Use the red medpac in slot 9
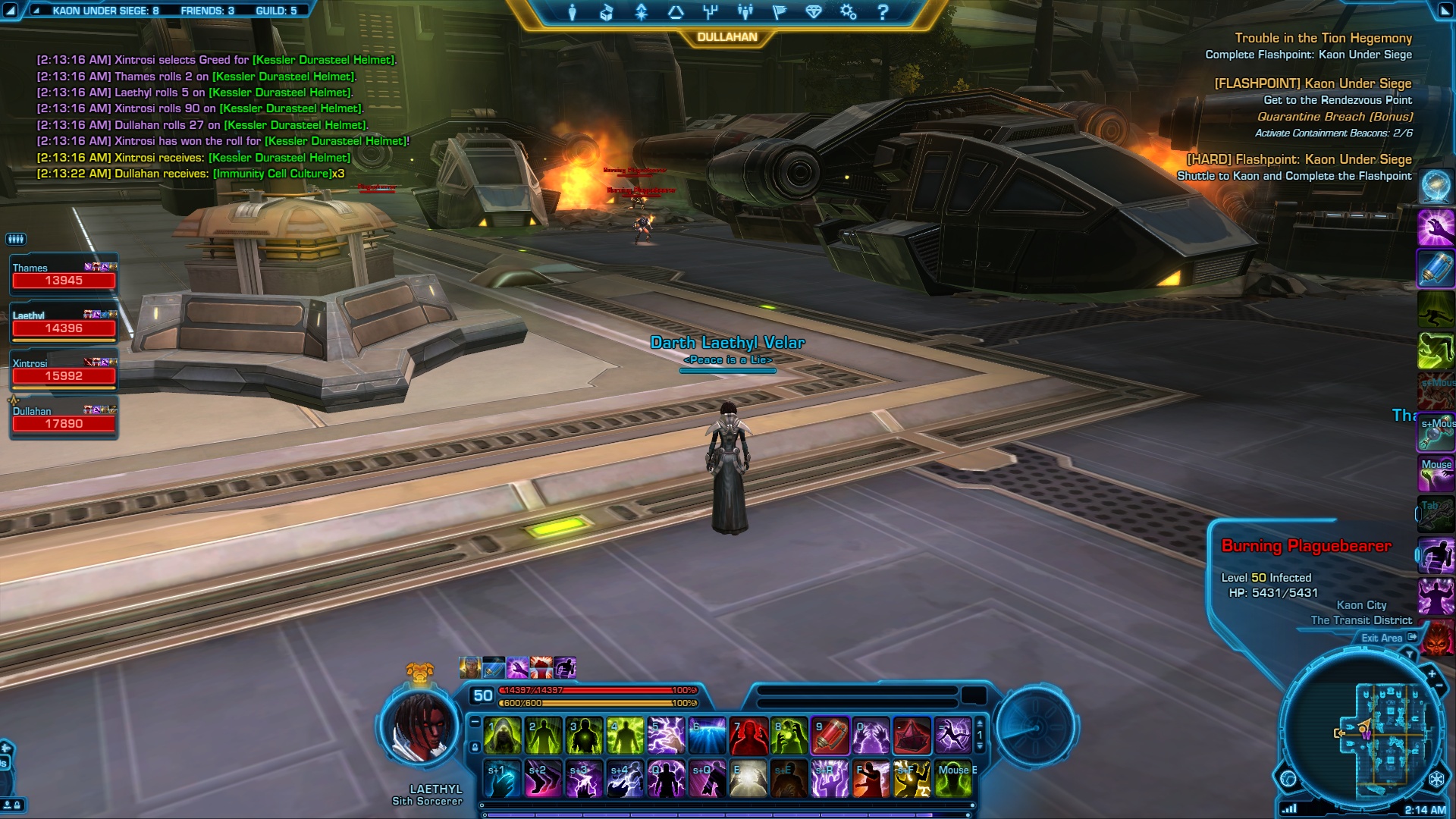Image resolution: width=1456 pixels, height=819 pixels. coord(830,736)
